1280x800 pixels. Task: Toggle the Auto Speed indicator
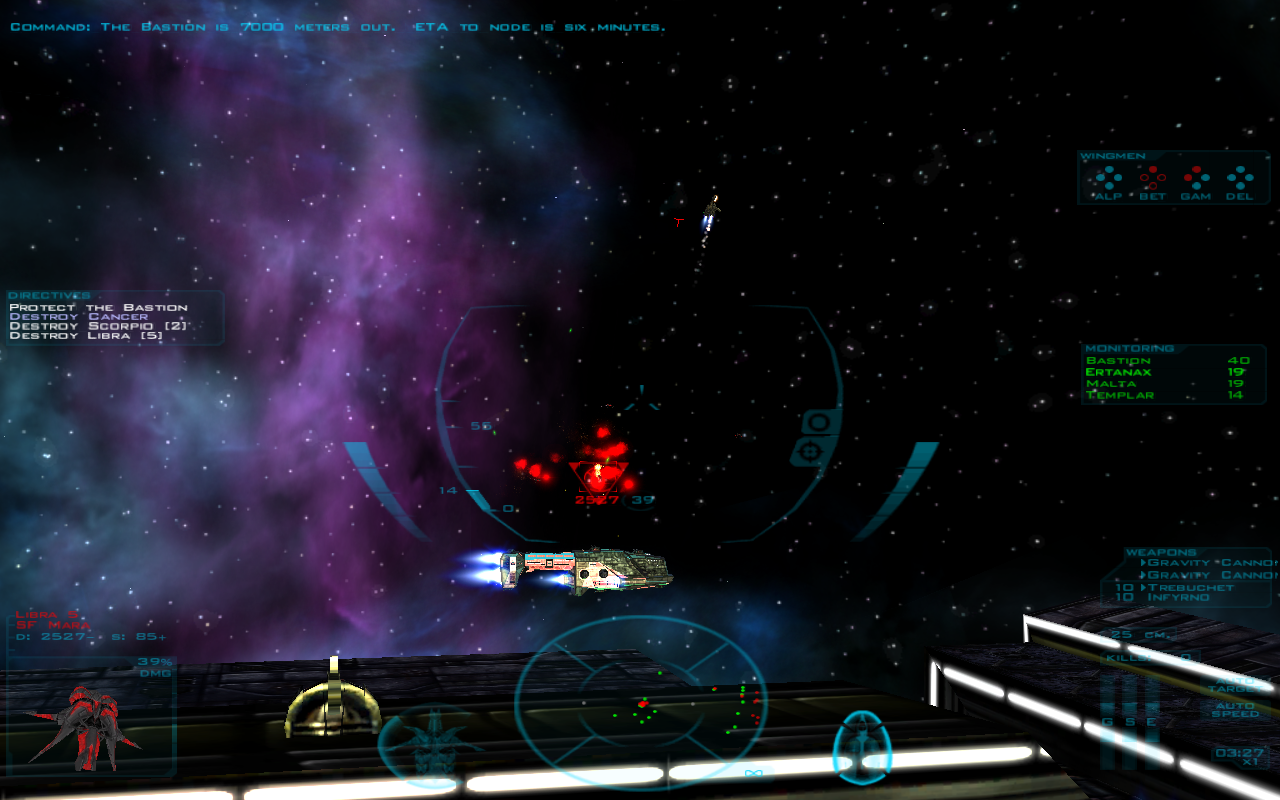tap(1234, 709)
